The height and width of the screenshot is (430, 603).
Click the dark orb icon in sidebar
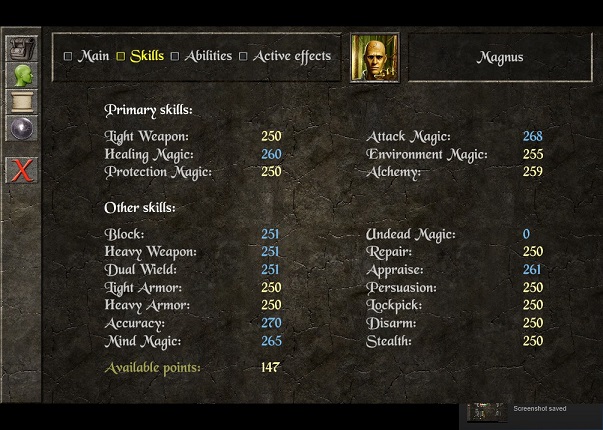pos(22,128)
